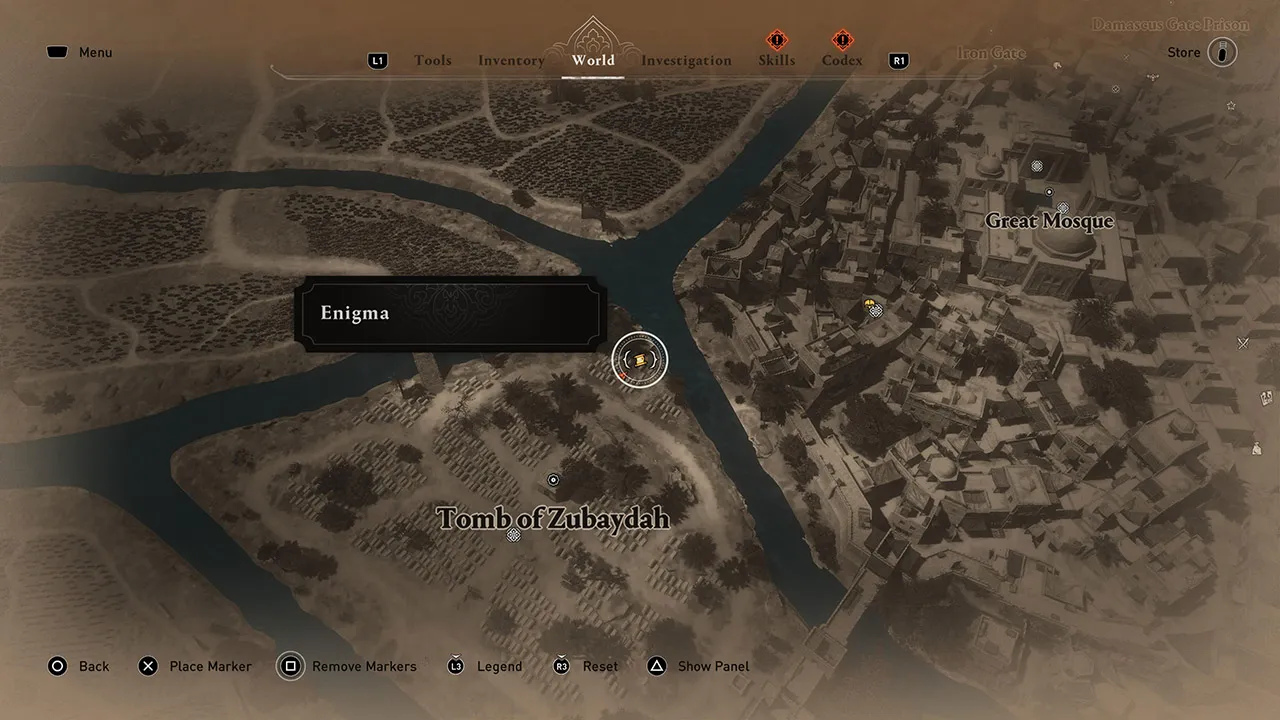Select the crossed-swords marker on the map's right edge

point(1242,343)
